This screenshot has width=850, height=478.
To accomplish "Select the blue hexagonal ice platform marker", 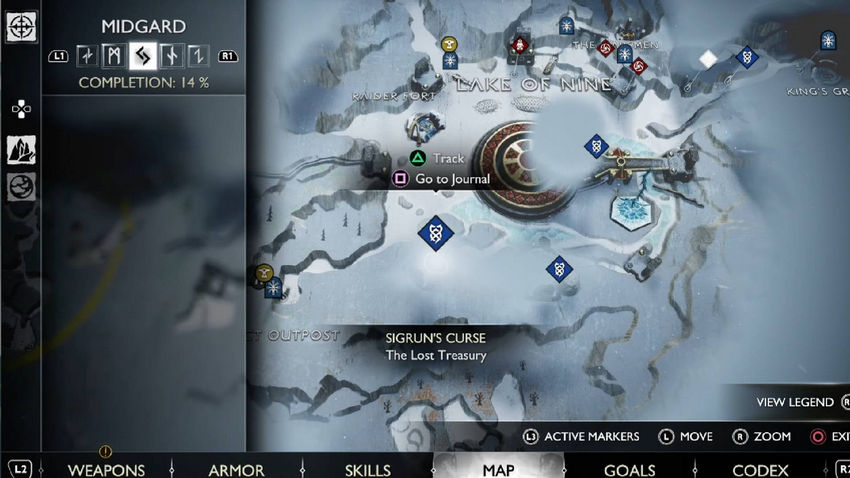I will click(x=631, y=210).
